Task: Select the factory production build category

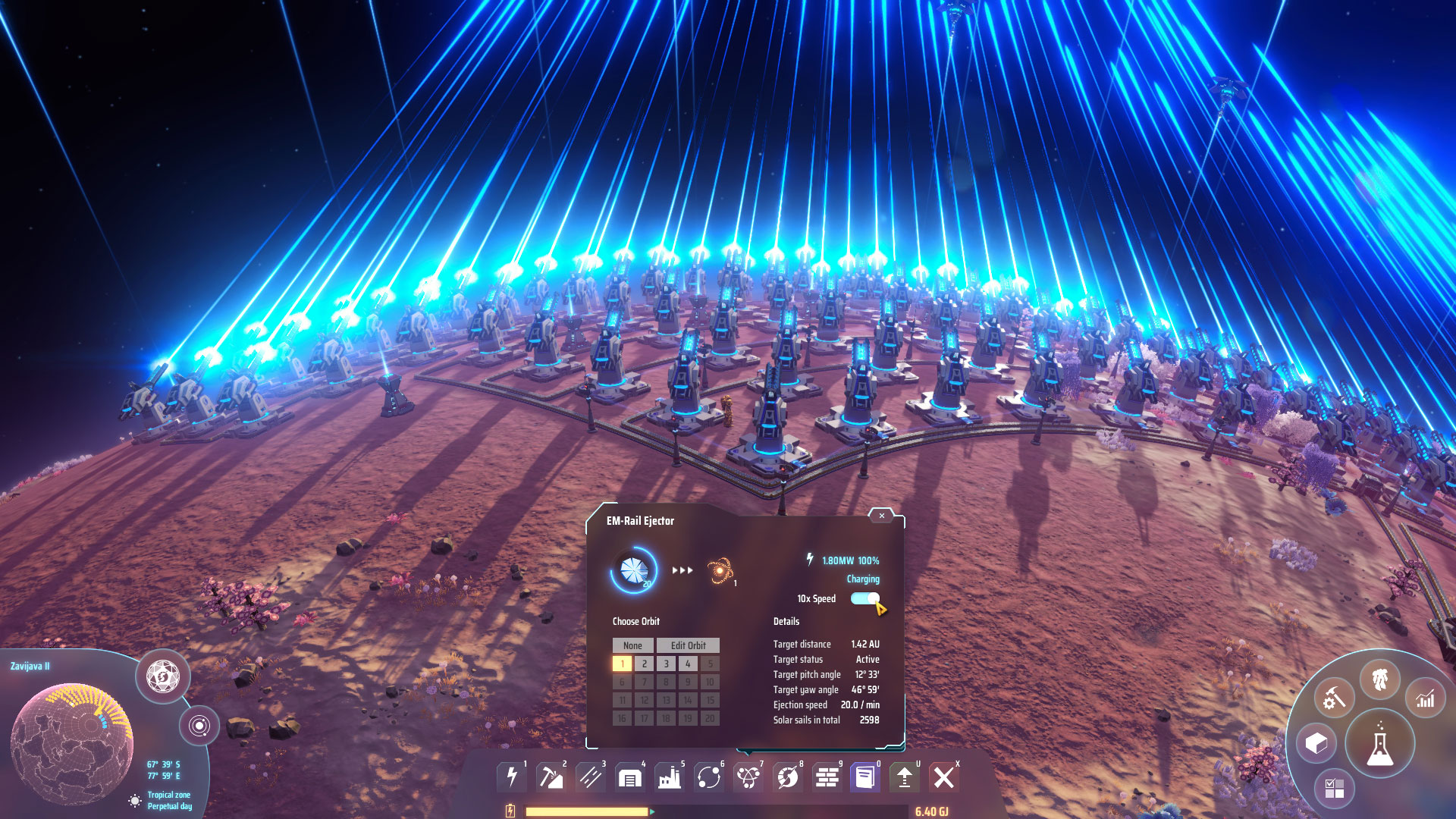Action: tap(669, 777)
